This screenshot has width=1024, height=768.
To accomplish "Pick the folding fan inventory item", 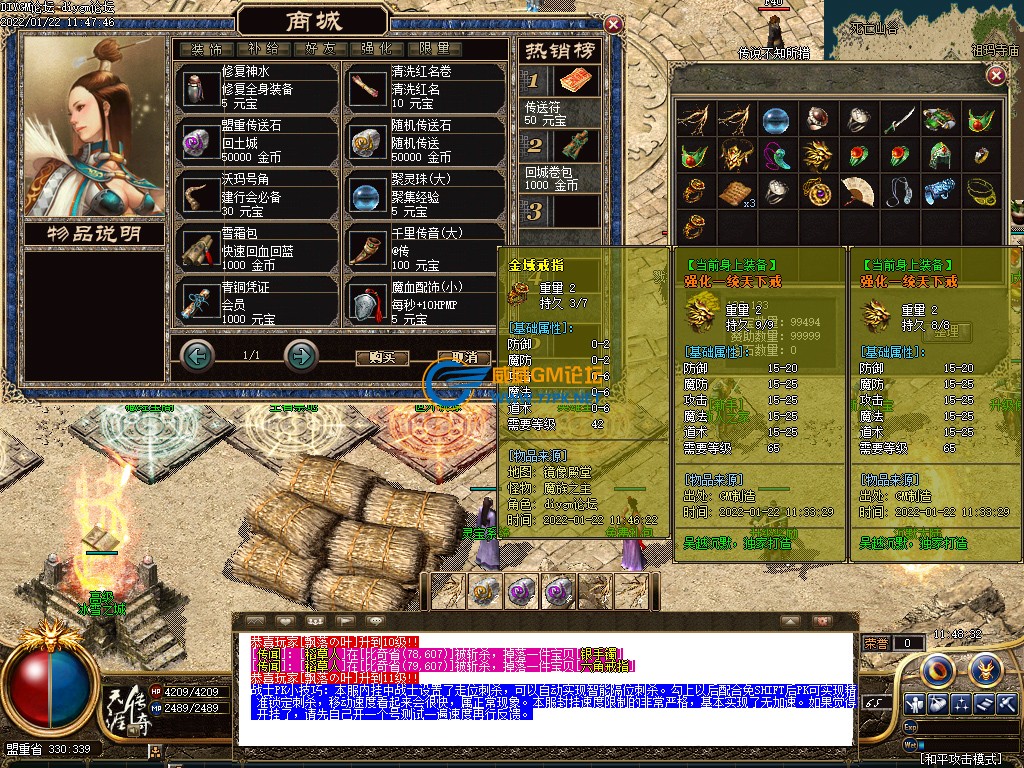I will (858, 190).
